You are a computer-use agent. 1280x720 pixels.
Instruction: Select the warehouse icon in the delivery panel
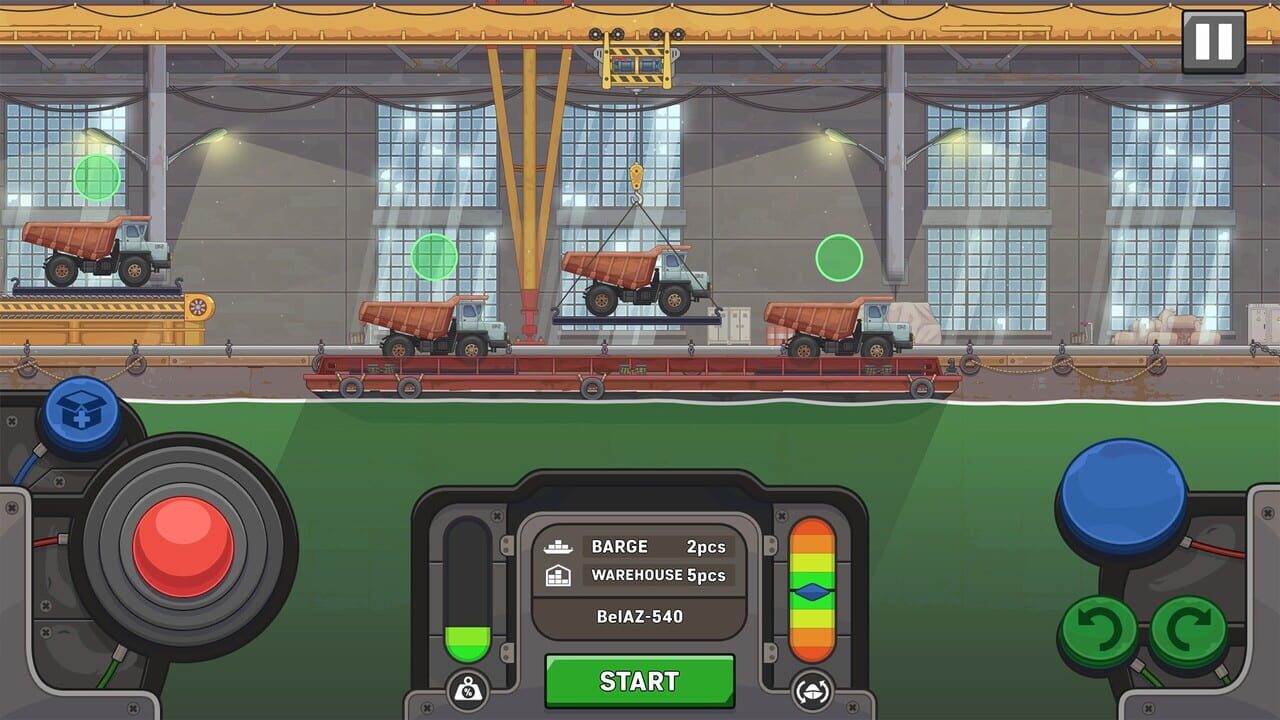point(560,576)
